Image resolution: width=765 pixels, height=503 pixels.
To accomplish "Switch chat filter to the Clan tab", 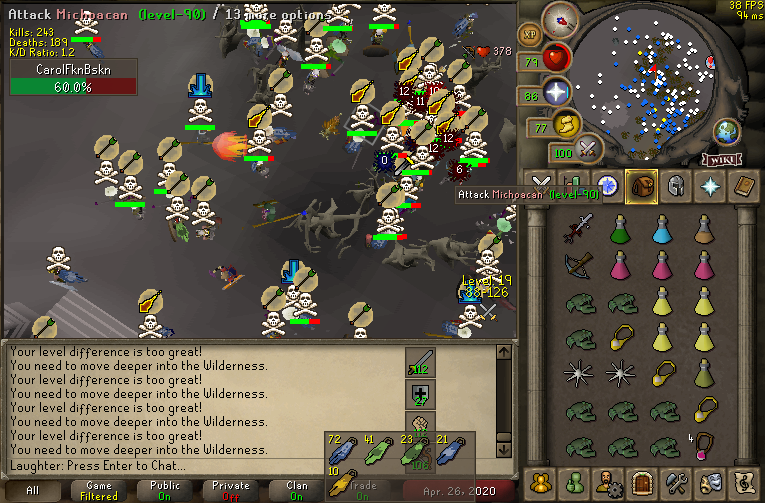I will (297, 490).
